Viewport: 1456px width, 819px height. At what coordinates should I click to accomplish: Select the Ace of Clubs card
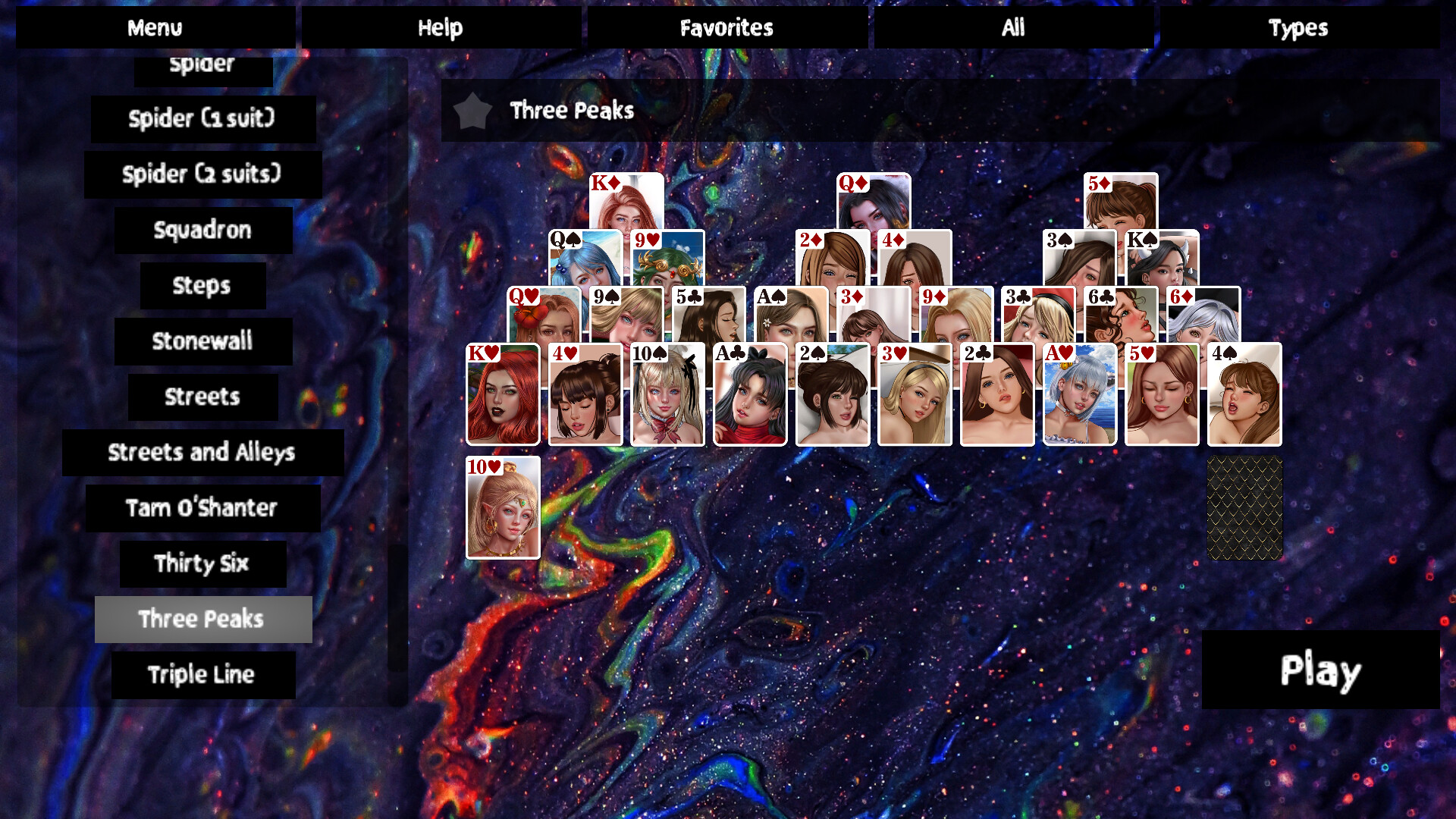(749, 394)
